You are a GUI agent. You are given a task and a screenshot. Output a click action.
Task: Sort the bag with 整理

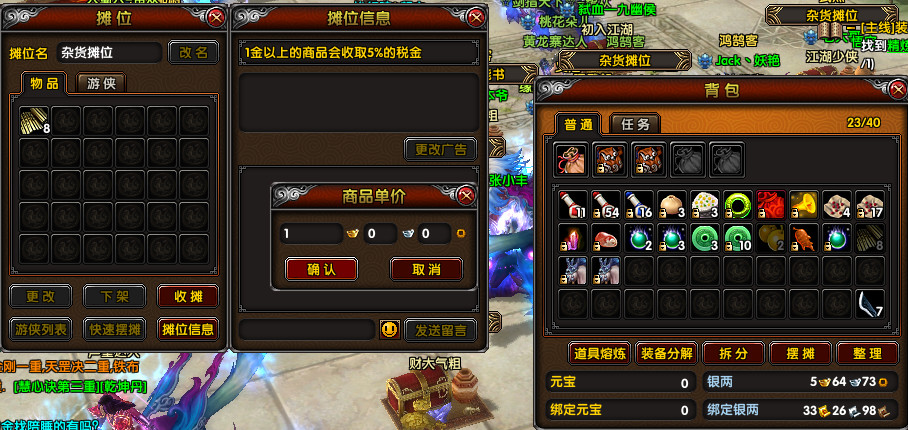tap(868, 353)
